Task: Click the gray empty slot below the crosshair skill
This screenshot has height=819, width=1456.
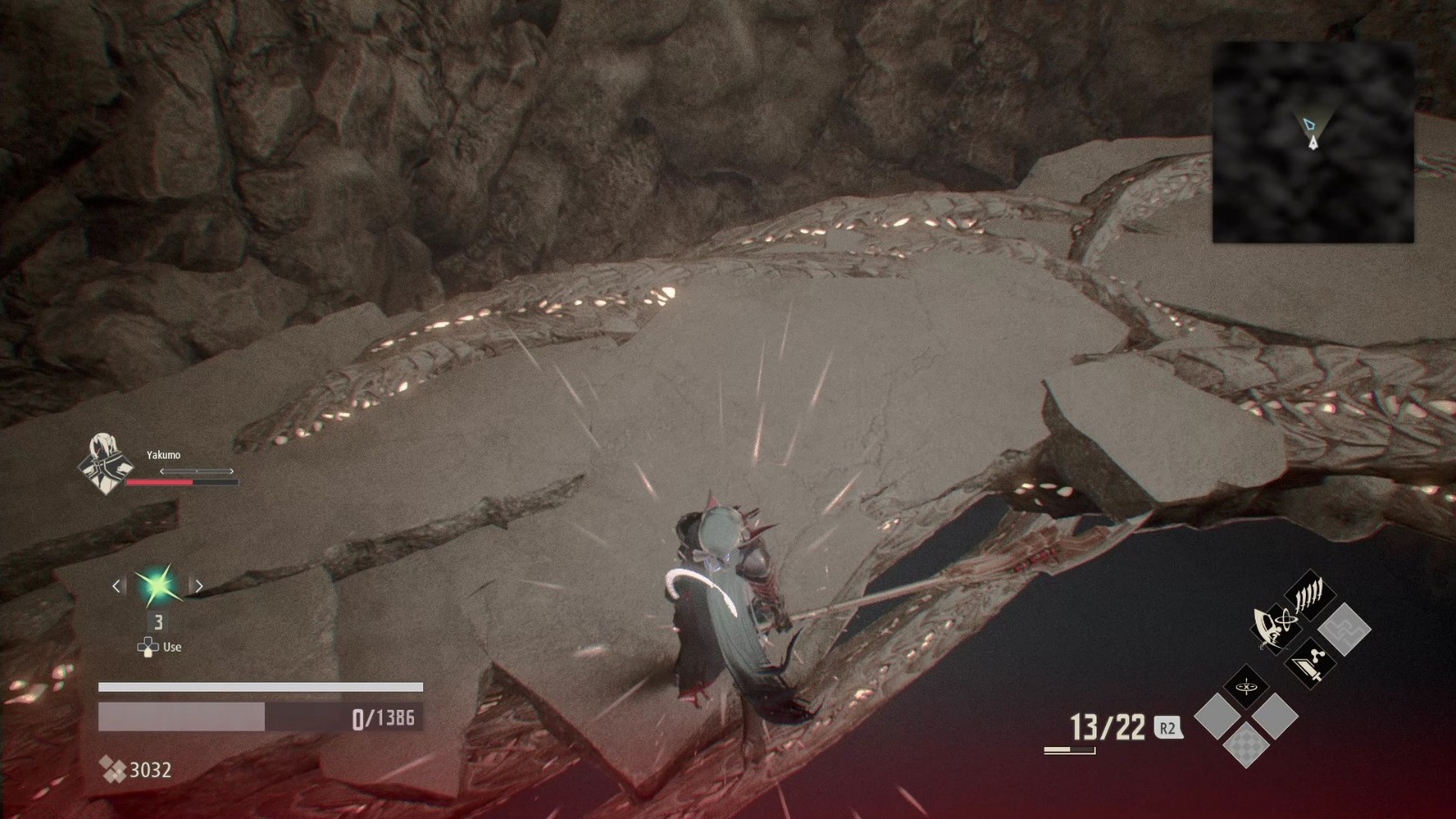Action: coord(1219,715)
